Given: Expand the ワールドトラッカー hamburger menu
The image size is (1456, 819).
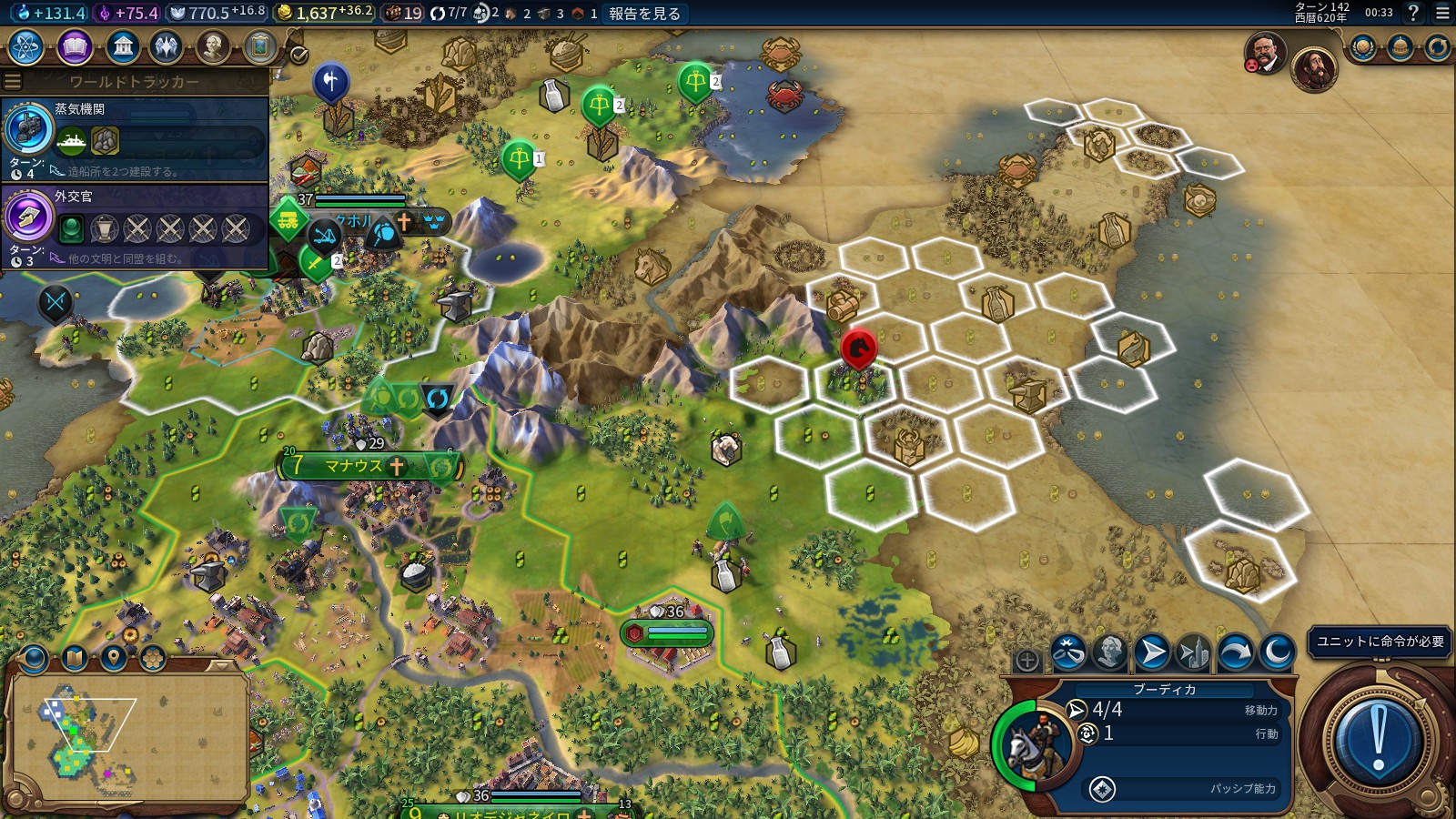Looking at the screenshot, I should click(x=11, y=80).
